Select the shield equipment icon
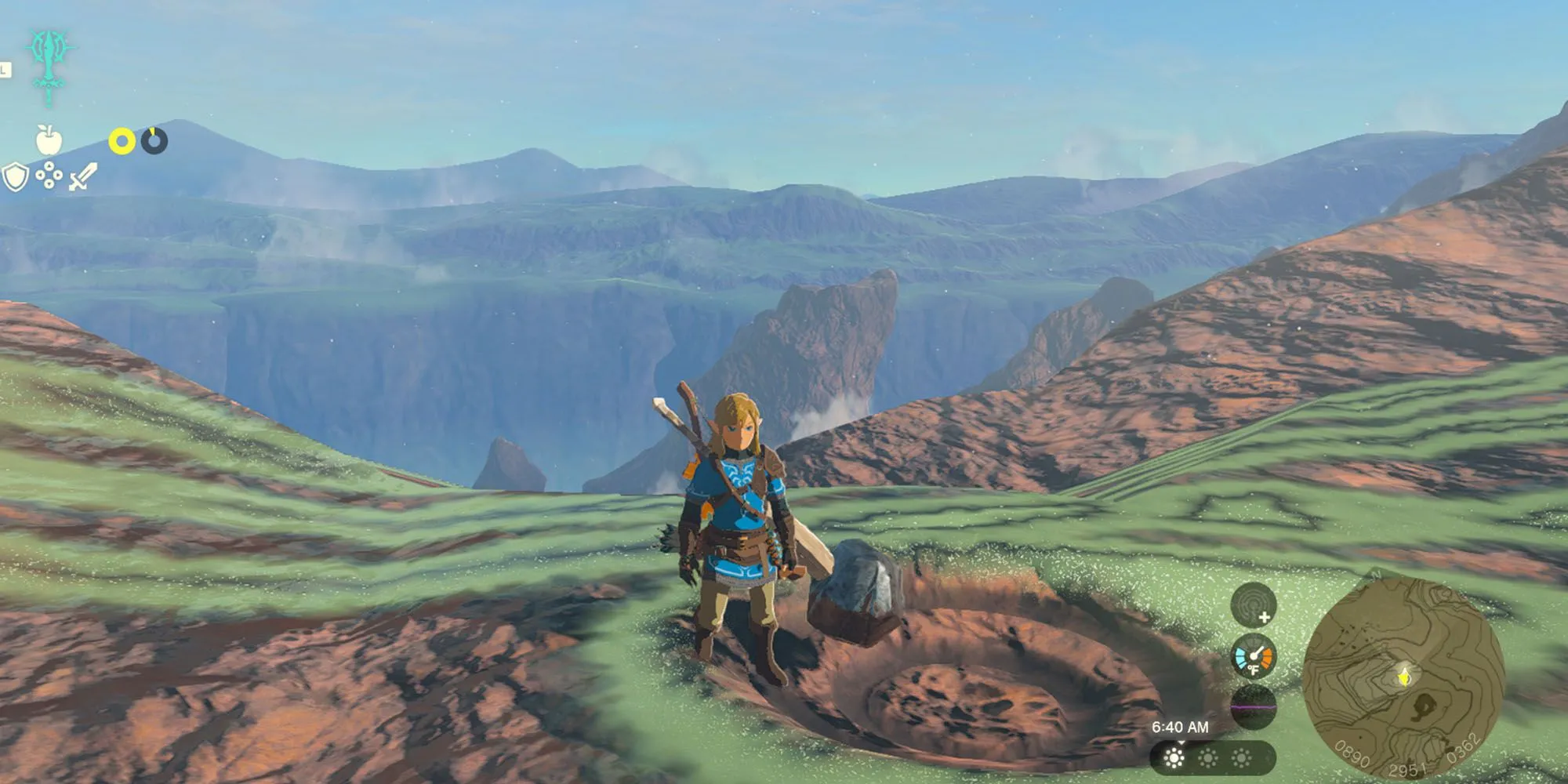 pos(14,177)
